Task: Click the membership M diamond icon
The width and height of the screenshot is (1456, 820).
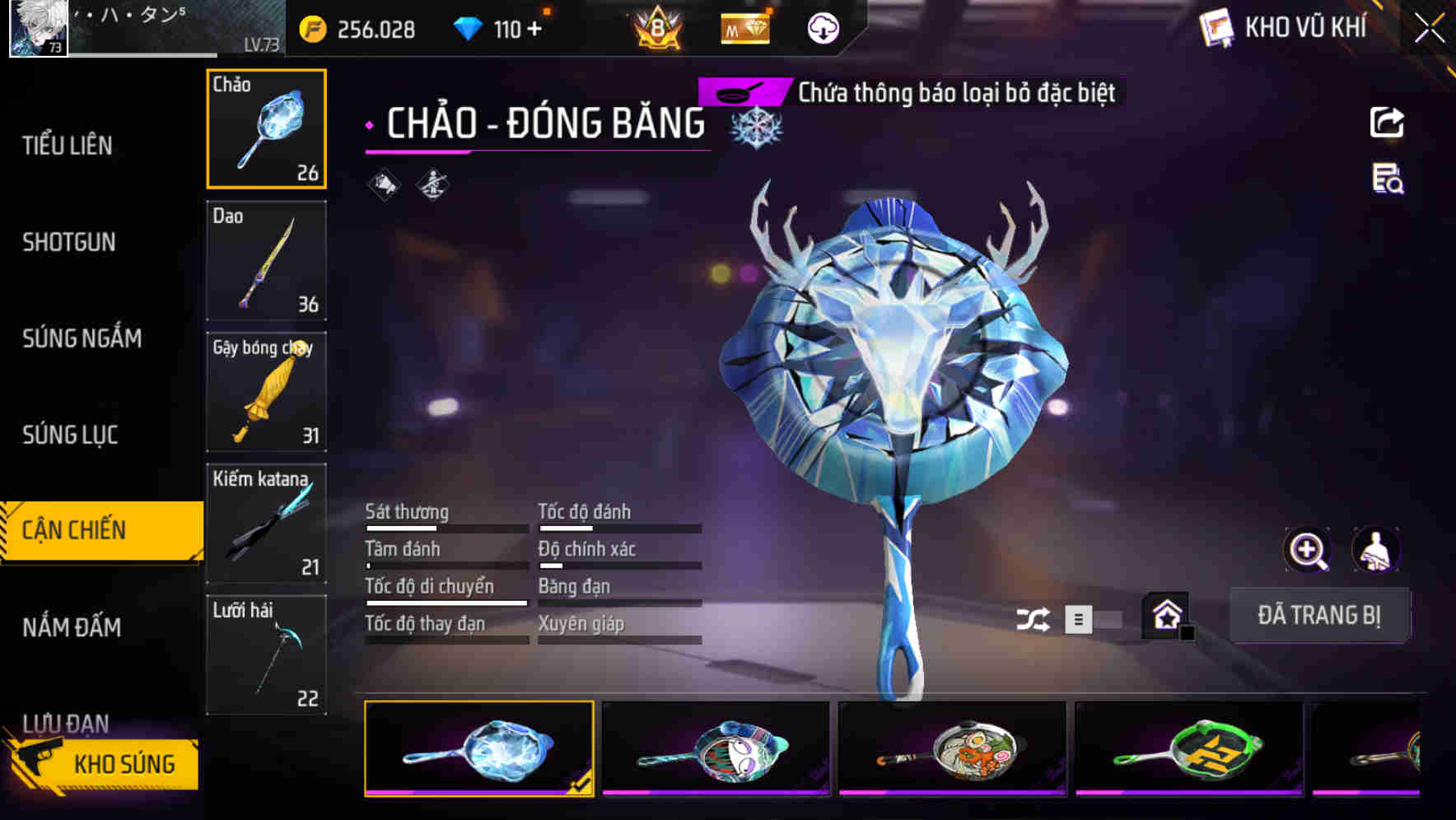Action: [745, 28]
